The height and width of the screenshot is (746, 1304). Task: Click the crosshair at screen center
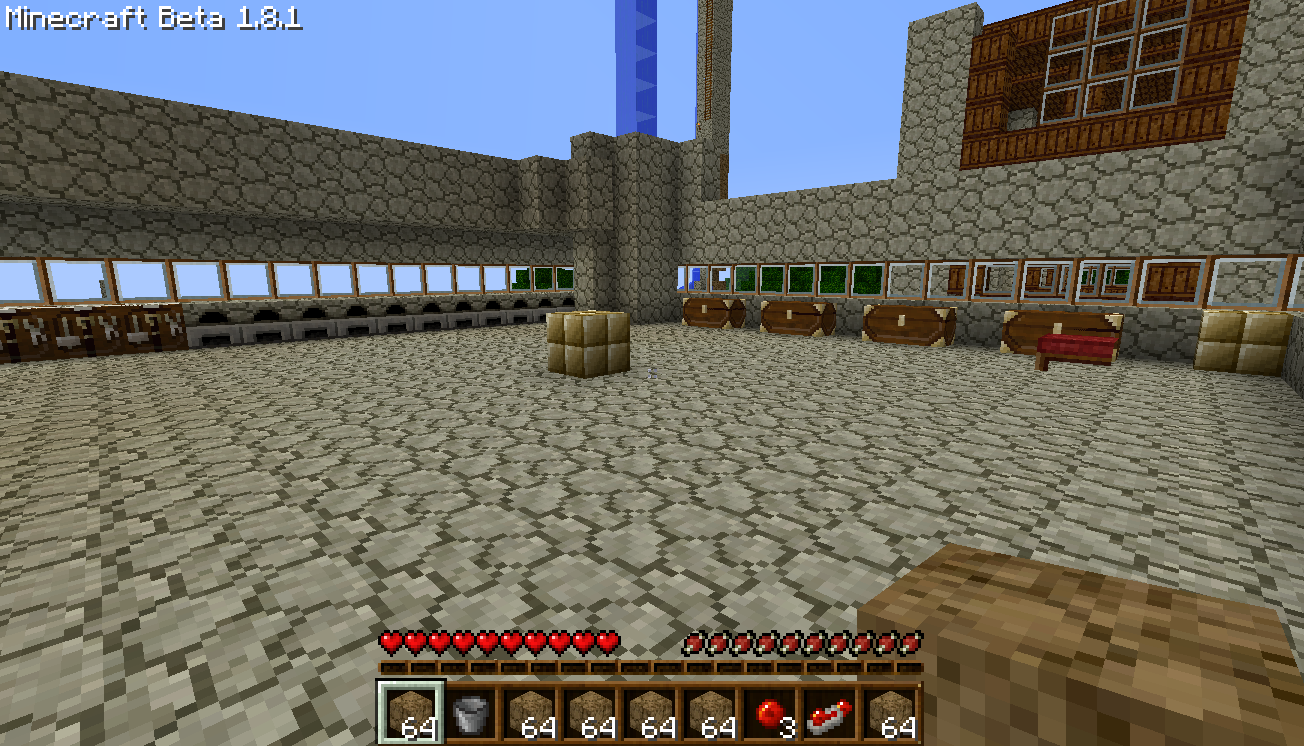[x=652, y=373]
